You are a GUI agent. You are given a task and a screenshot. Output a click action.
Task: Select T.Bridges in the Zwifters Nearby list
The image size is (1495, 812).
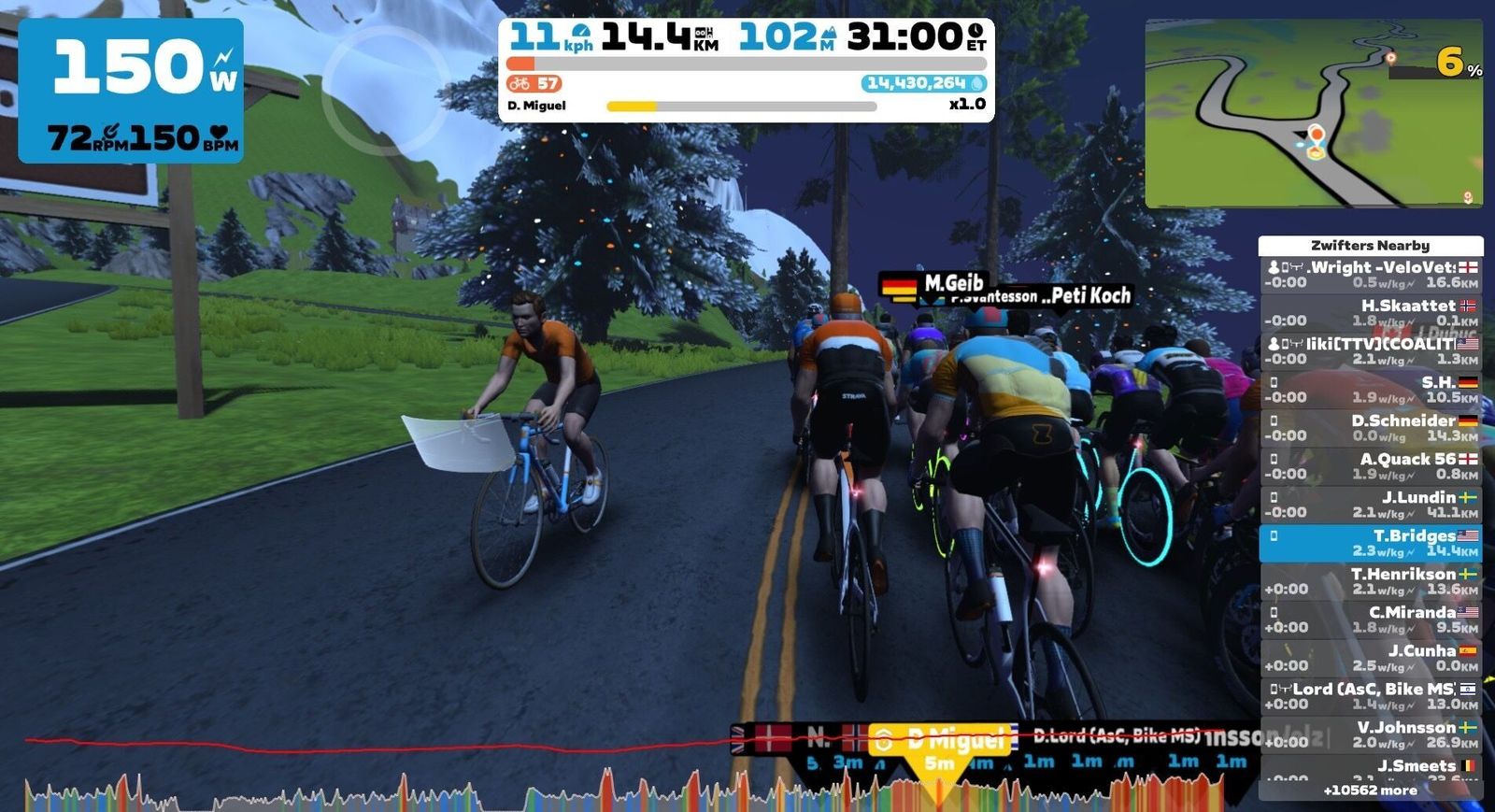click(1370, 543)
